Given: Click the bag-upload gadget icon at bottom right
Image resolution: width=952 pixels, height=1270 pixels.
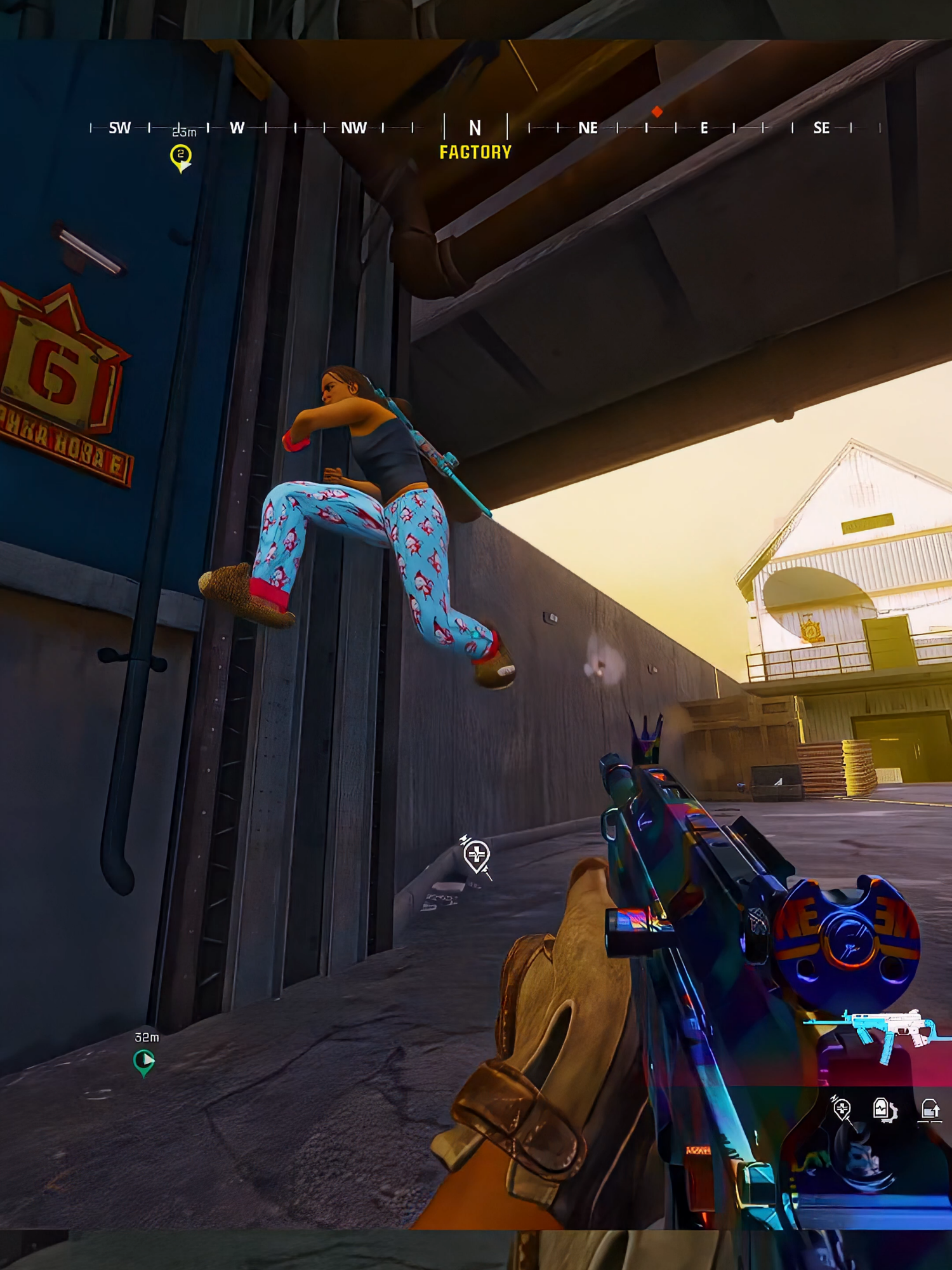Looking at the screenshot, I should tap(930, 1109).
